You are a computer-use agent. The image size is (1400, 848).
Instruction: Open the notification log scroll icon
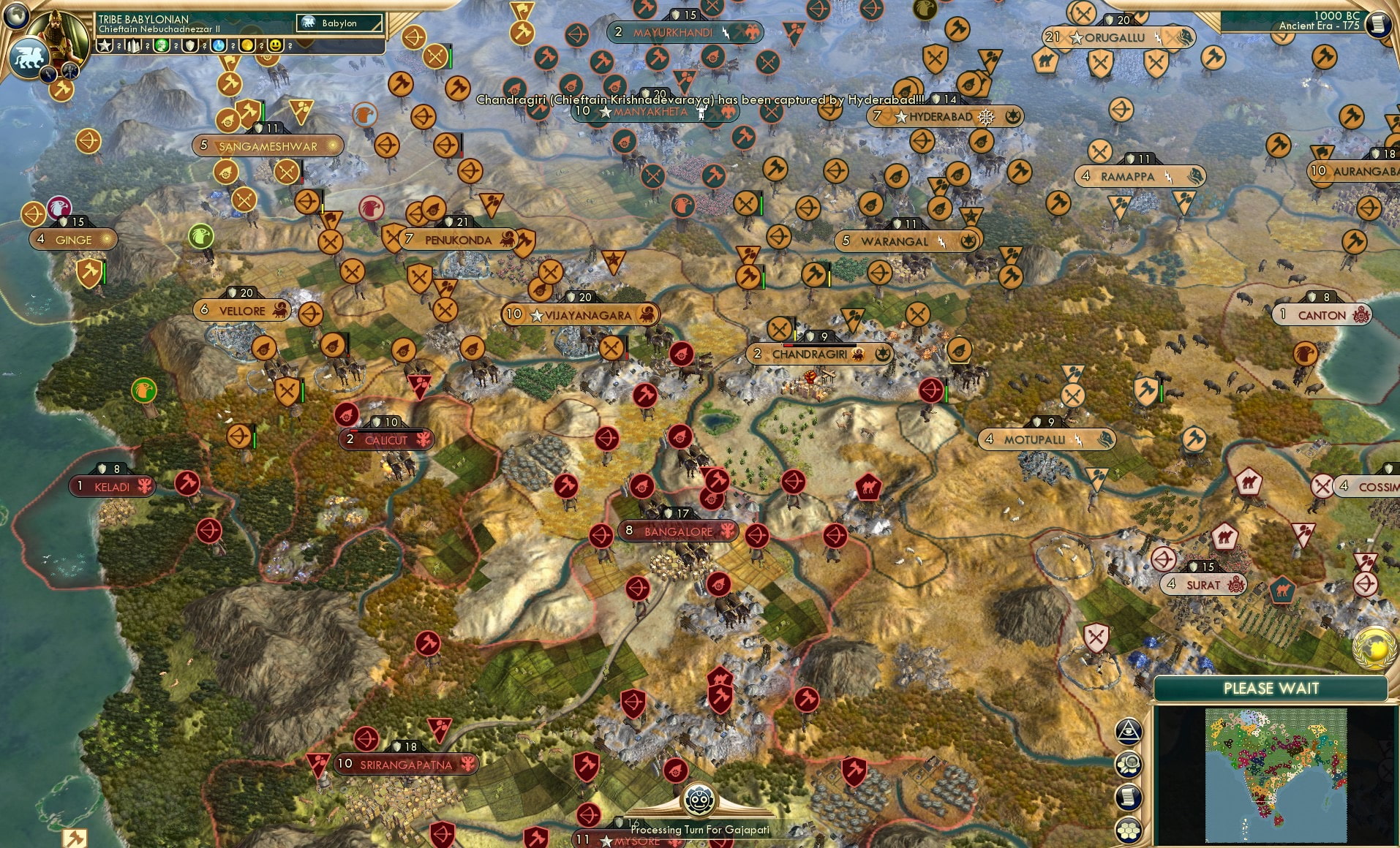(1129, 797)
